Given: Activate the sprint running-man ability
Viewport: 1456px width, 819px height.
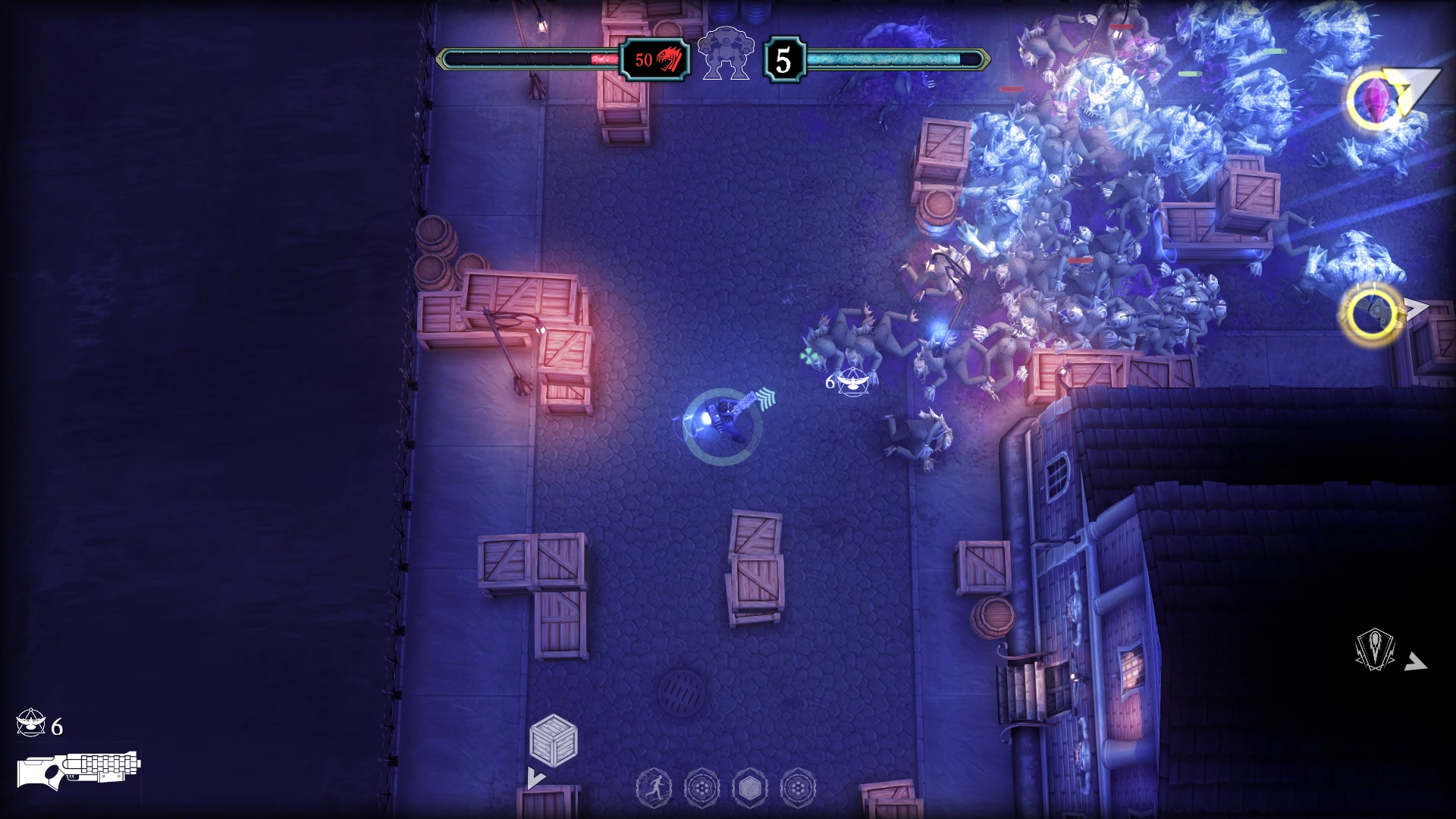Looking at the screenshot, I should click(653, 788).
